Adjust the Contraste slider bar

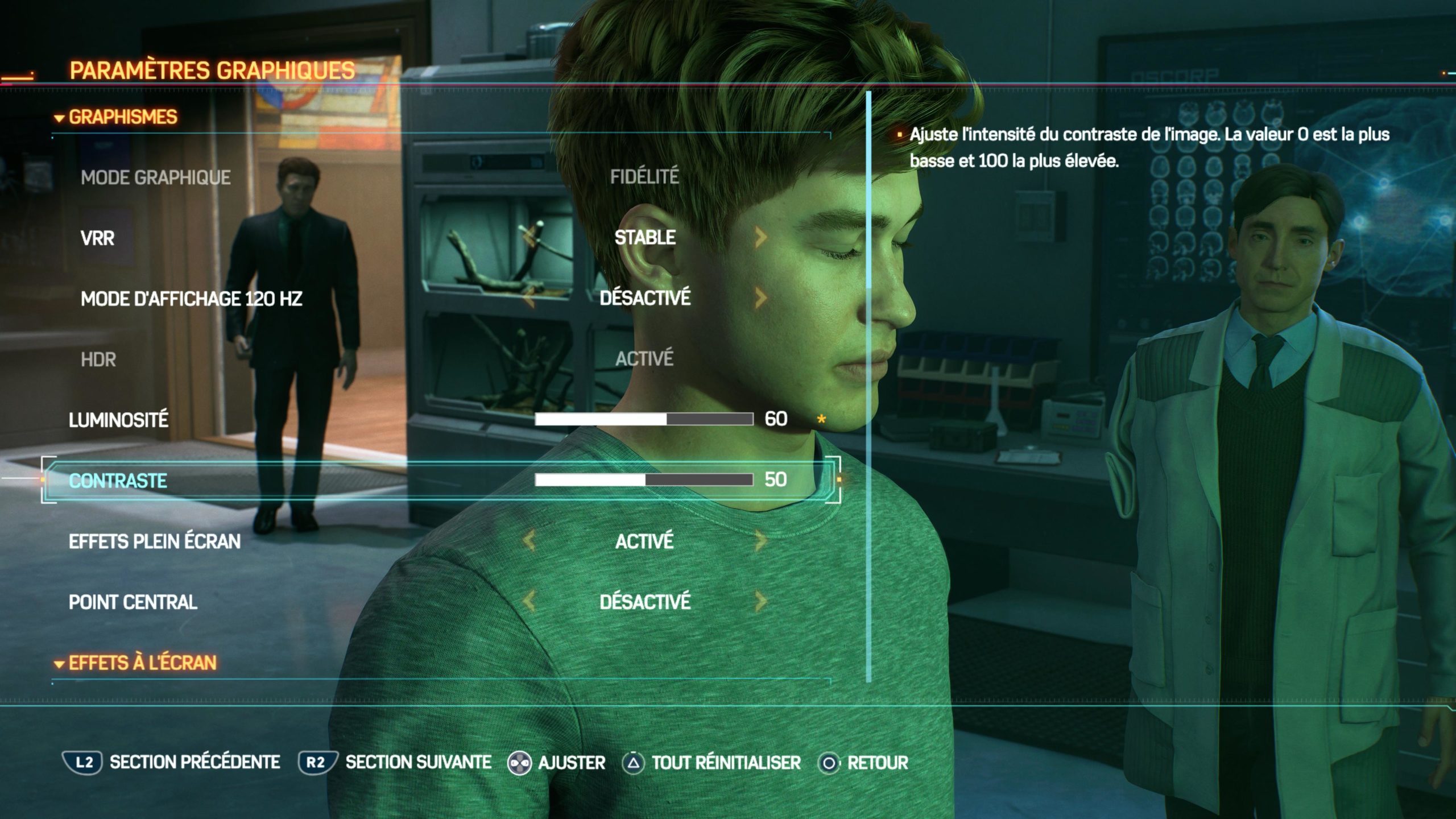644,480
